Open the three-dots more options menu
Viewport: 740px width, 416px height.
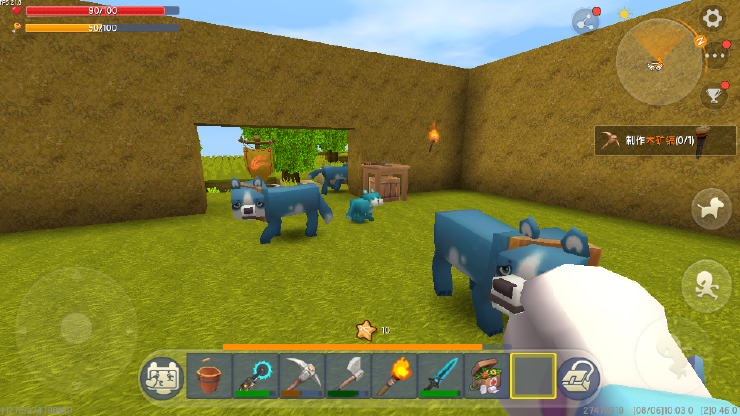pyautogui.click(x=715, y=56)
